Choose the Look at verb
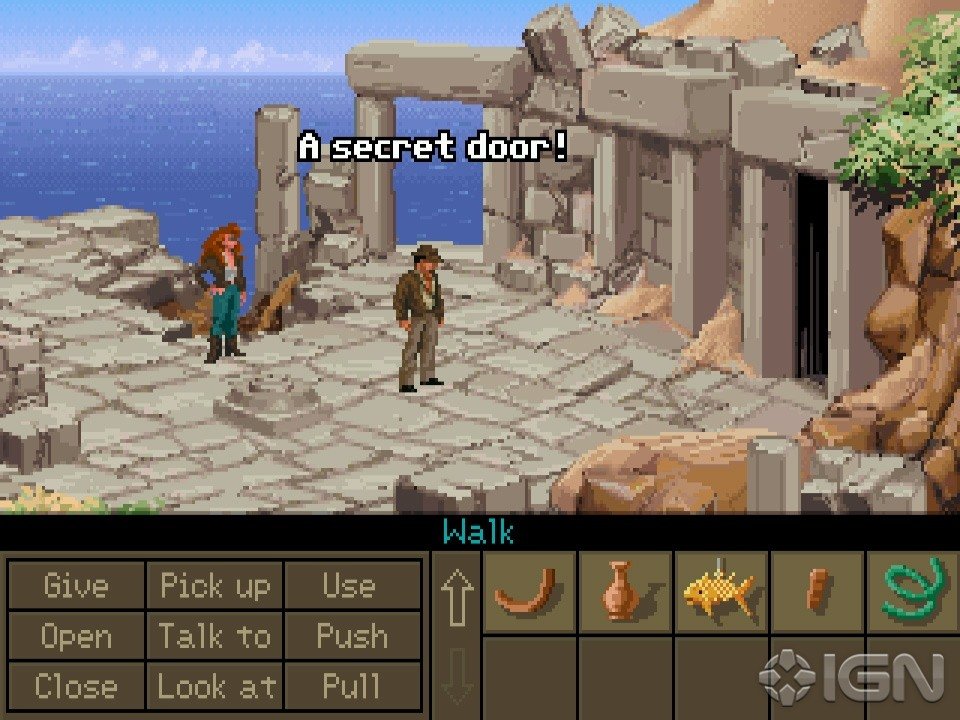This screenshot has height=720, width=960. click(214, 686)
